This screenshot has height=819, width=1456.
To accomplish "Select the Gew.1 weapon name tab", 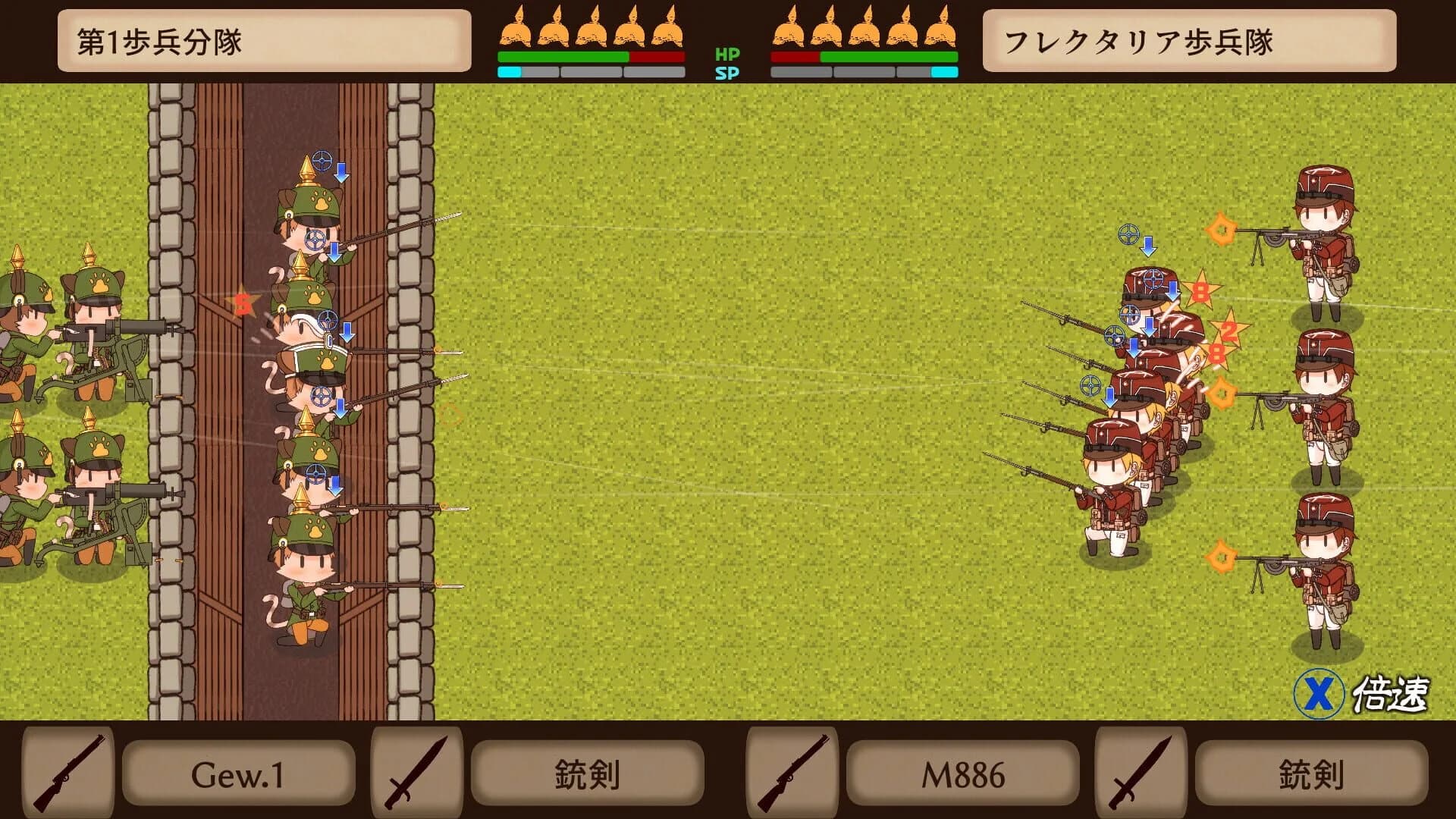I will tap(237, 773).
